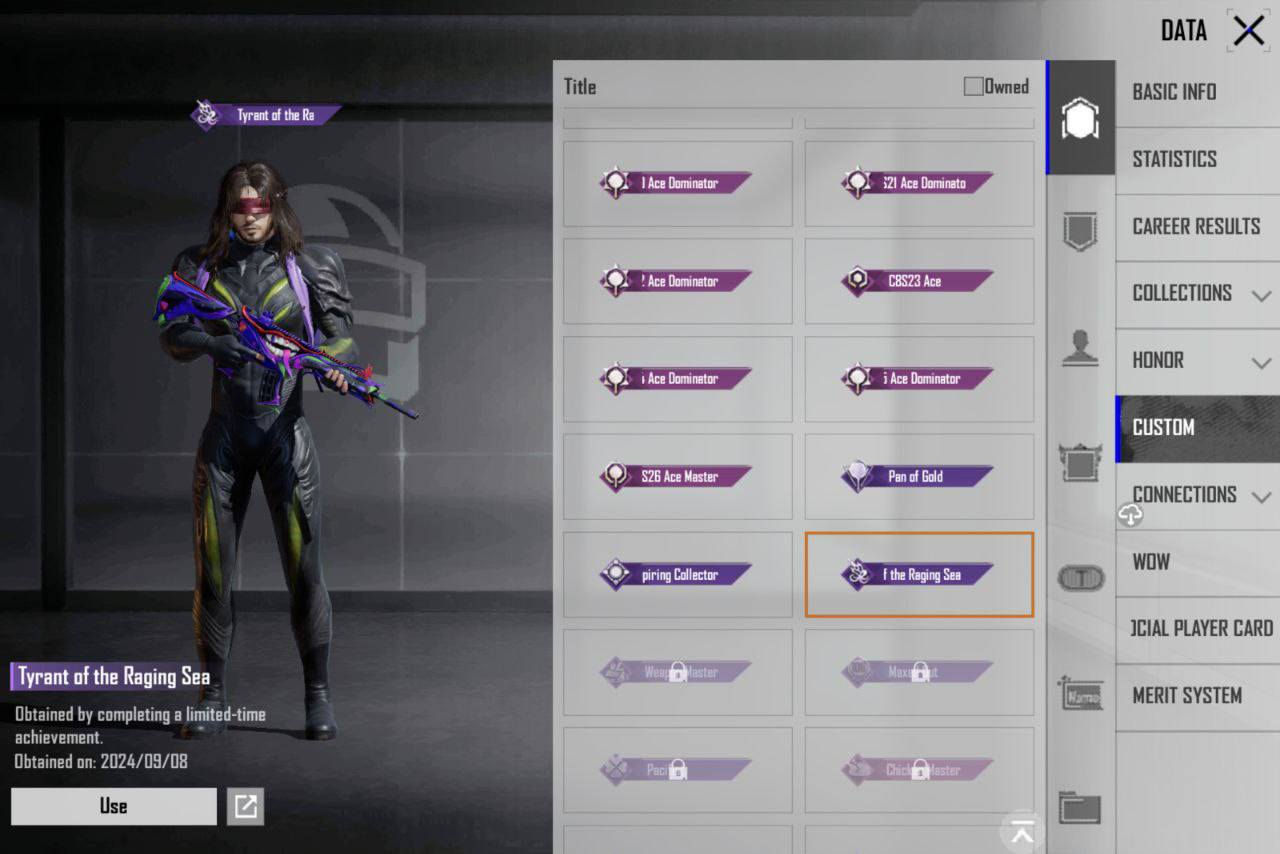Jump back to top of title list
1280x854 pixels.
coord(1022,829)
